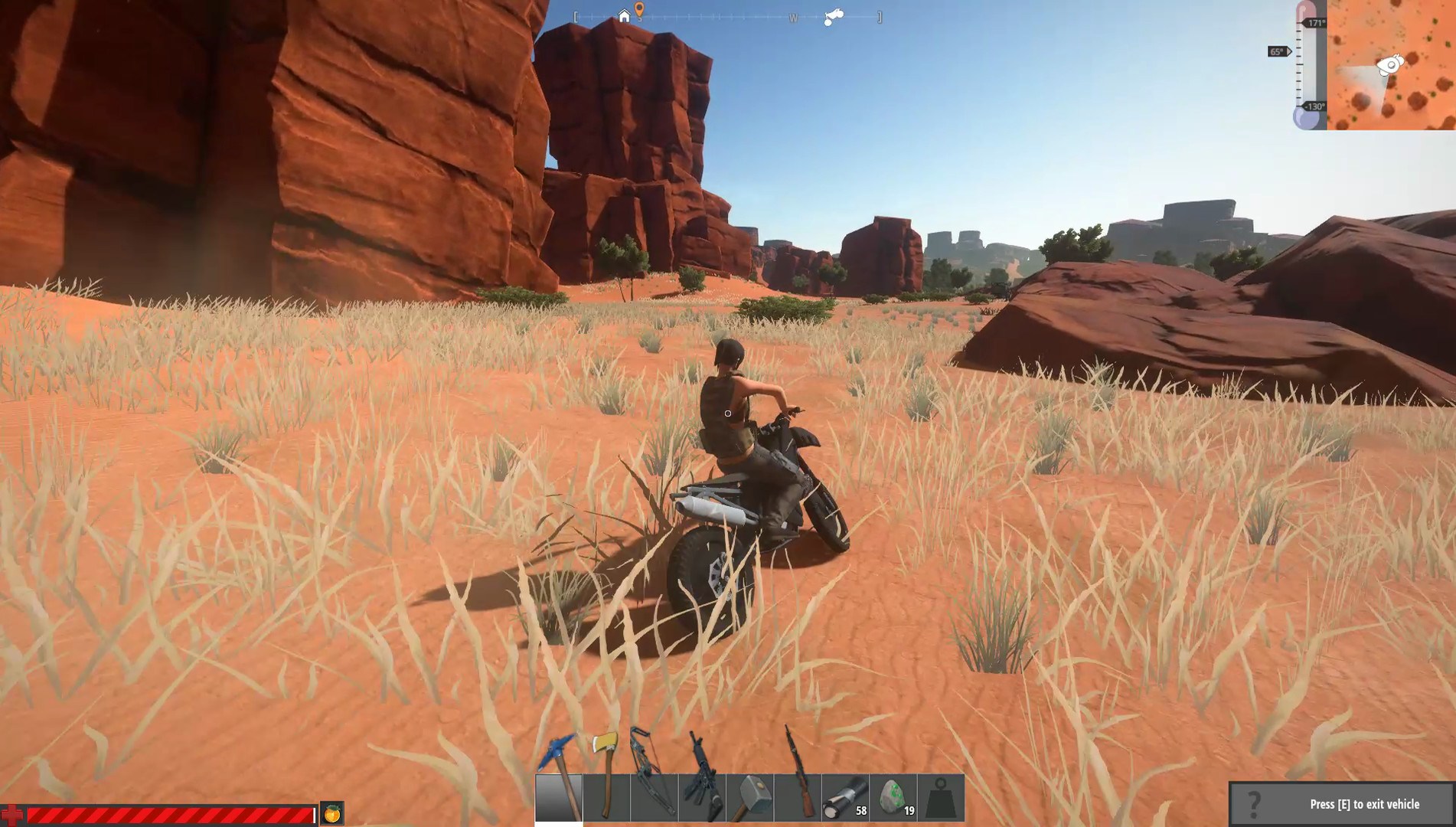Click the home icon on the compass
This screenshot has height=827, width=1456.
click(624, 16)
